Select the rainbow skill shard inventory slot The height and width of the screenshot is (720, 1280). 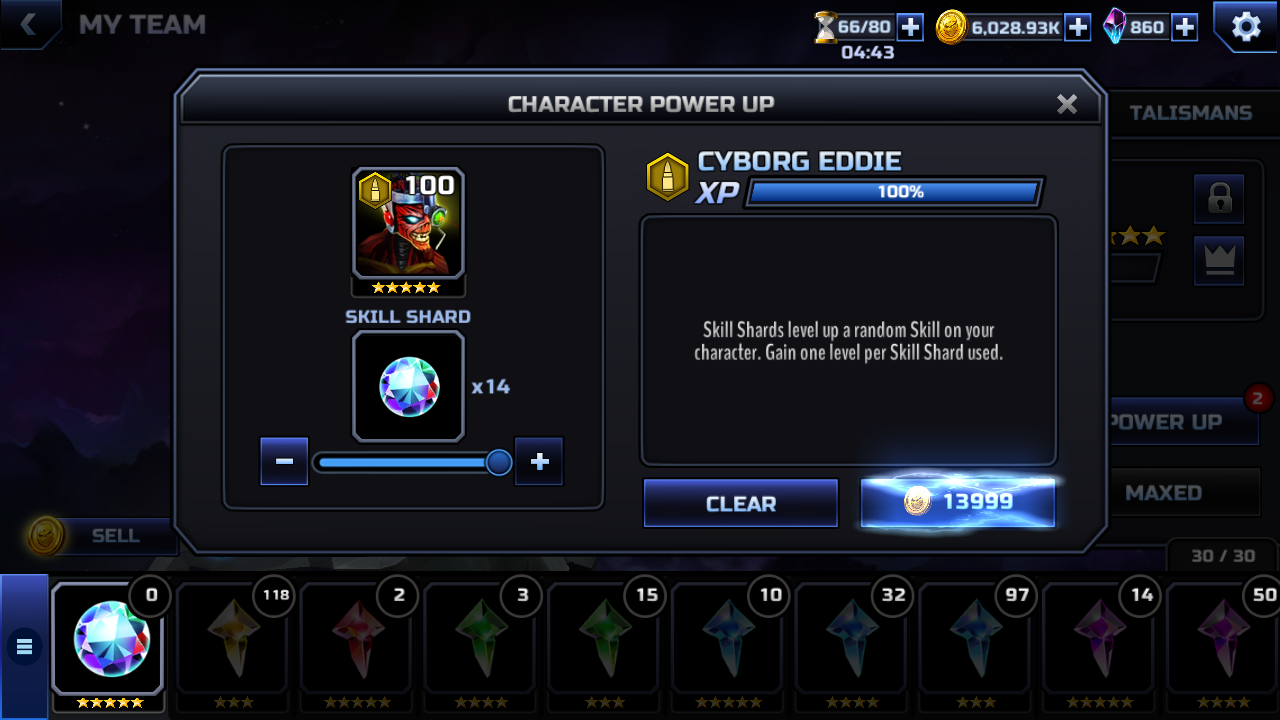coord(108,640)
